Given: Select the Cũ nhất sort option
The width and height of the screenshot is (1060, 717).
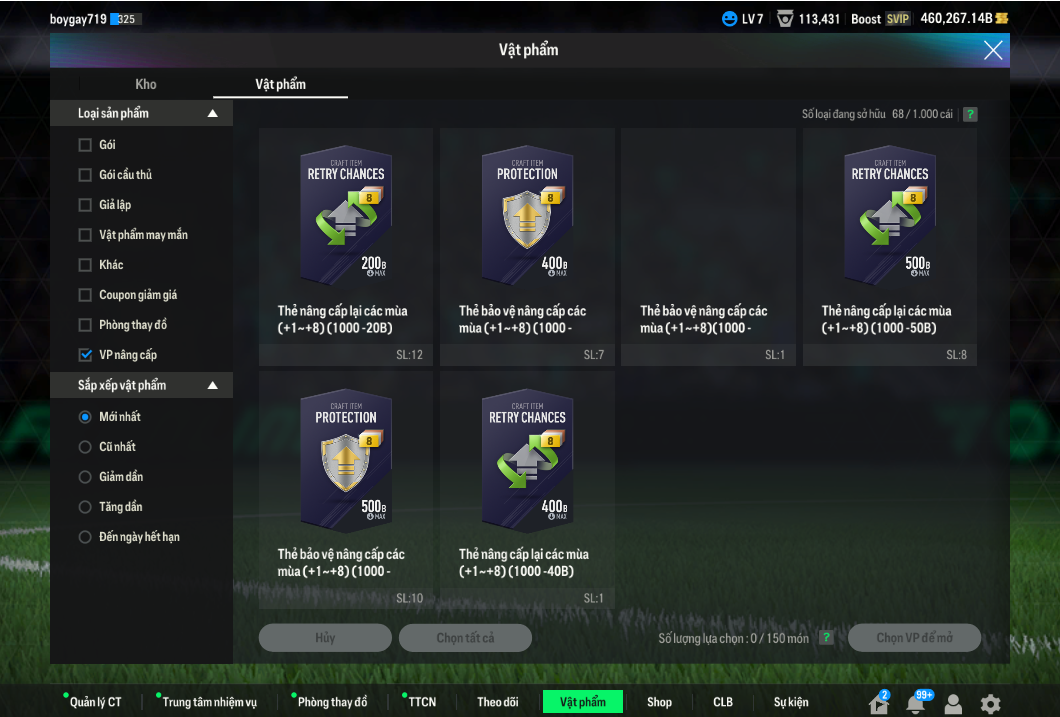Looking at the screenshot, I should [85, 447].
